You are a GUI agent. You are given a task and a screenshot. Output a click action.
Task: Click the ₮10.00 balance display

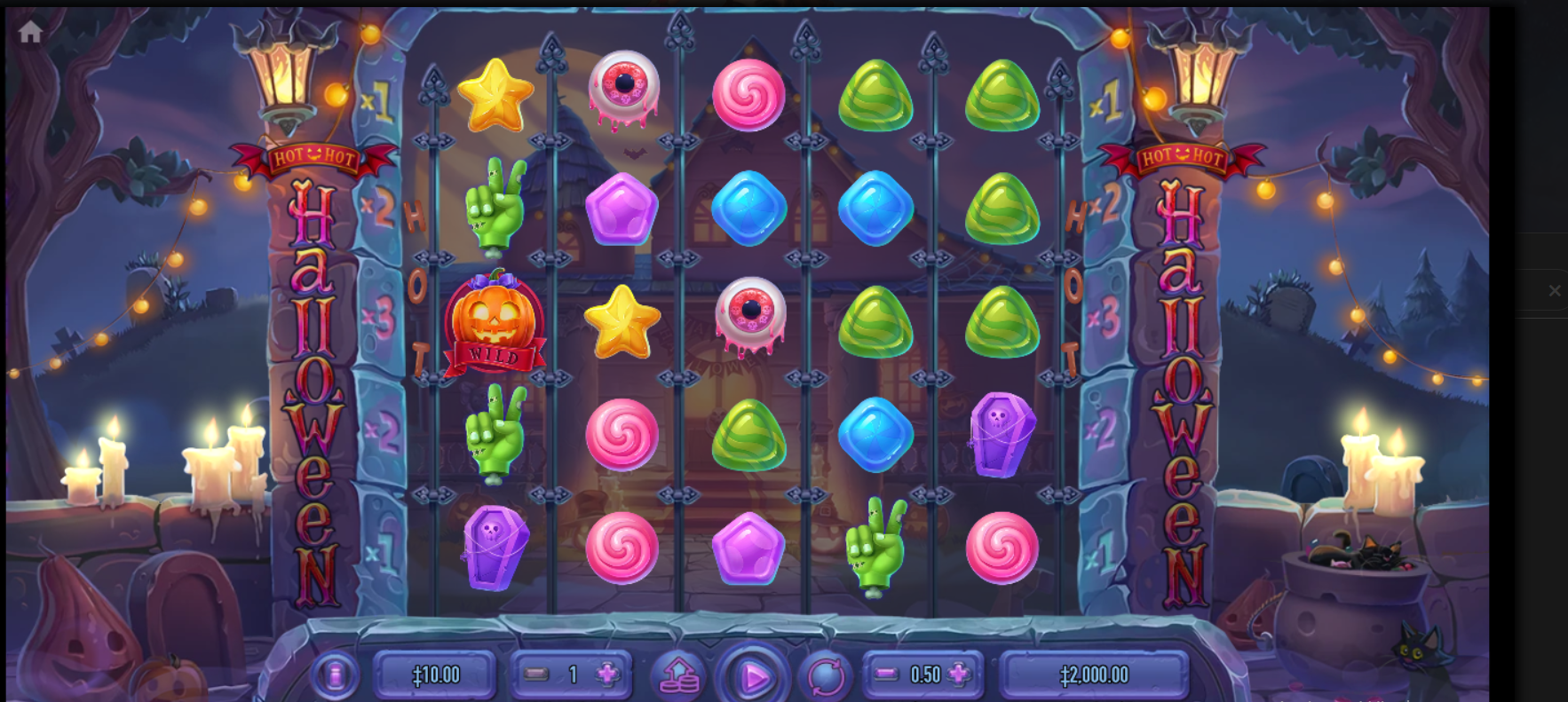(x=435, y=674)
